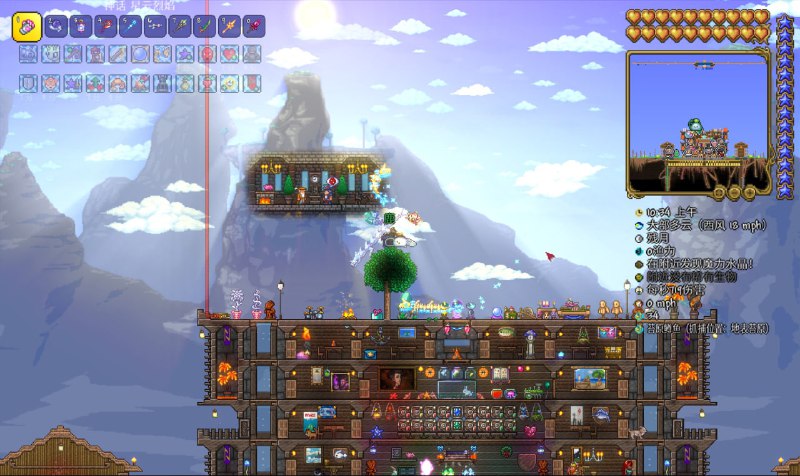
Task: Select the chain weapon in hotbar slot 6
Action: pos(156,24)
